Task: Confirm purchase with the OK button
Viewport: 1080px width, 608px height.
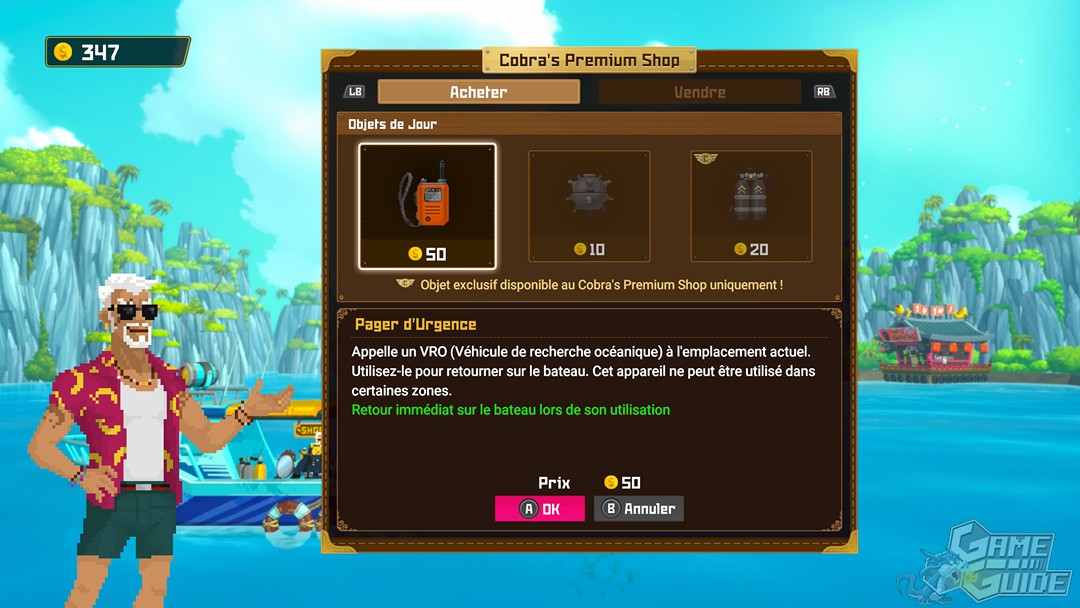Action: tap(540, 508)
